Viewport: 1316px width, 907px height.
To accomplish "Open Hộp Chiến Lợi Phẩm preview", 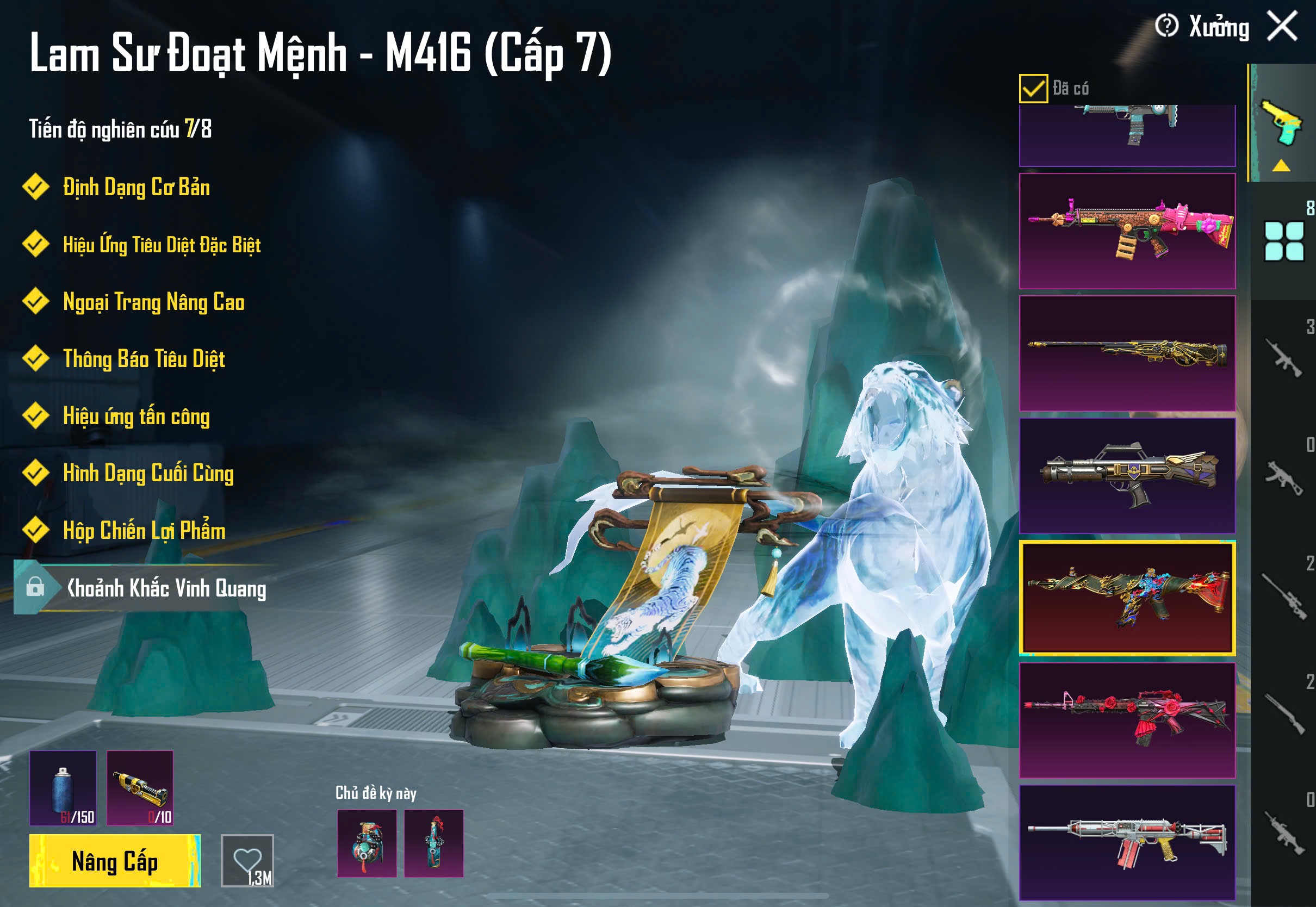I will point(144,530).
